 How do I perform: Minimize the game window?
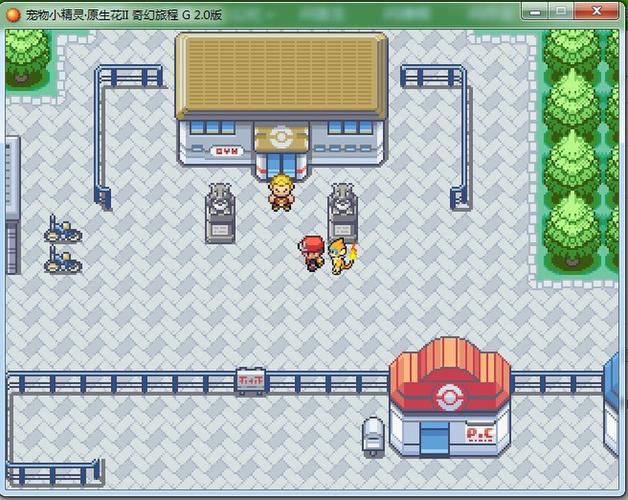click(x=536, y=11)
